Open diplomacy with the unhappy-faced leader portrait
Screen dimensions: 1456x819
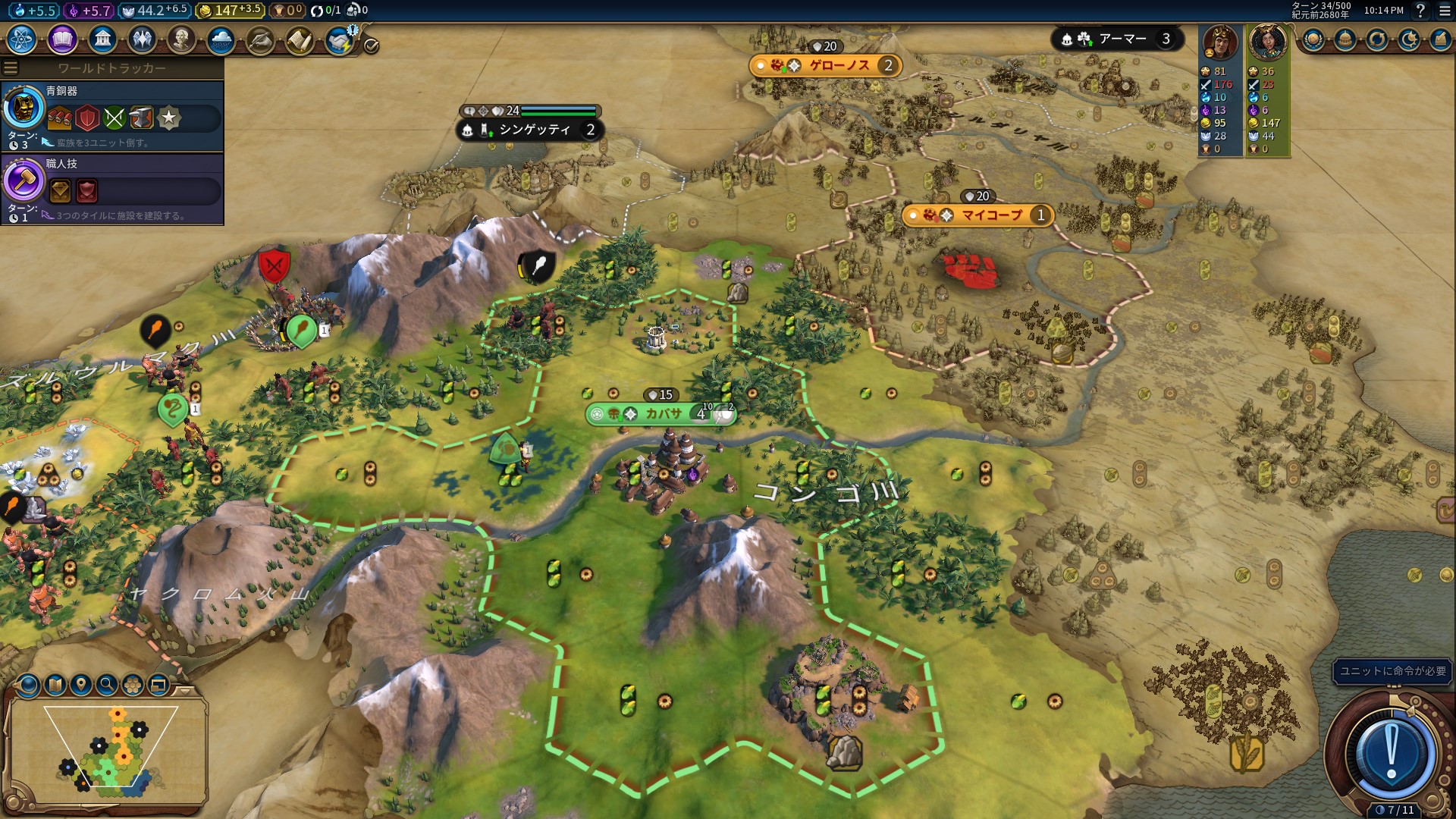(1220, 42)
